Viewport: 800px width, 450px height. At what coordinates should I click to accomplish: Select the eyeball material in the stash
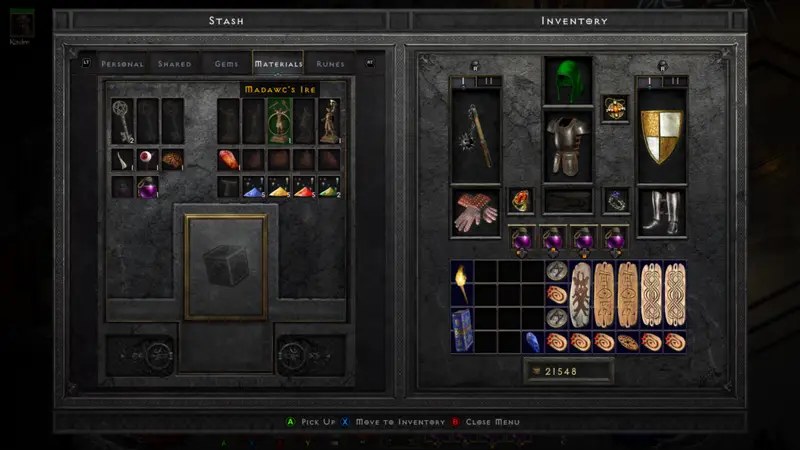(148, 160)
